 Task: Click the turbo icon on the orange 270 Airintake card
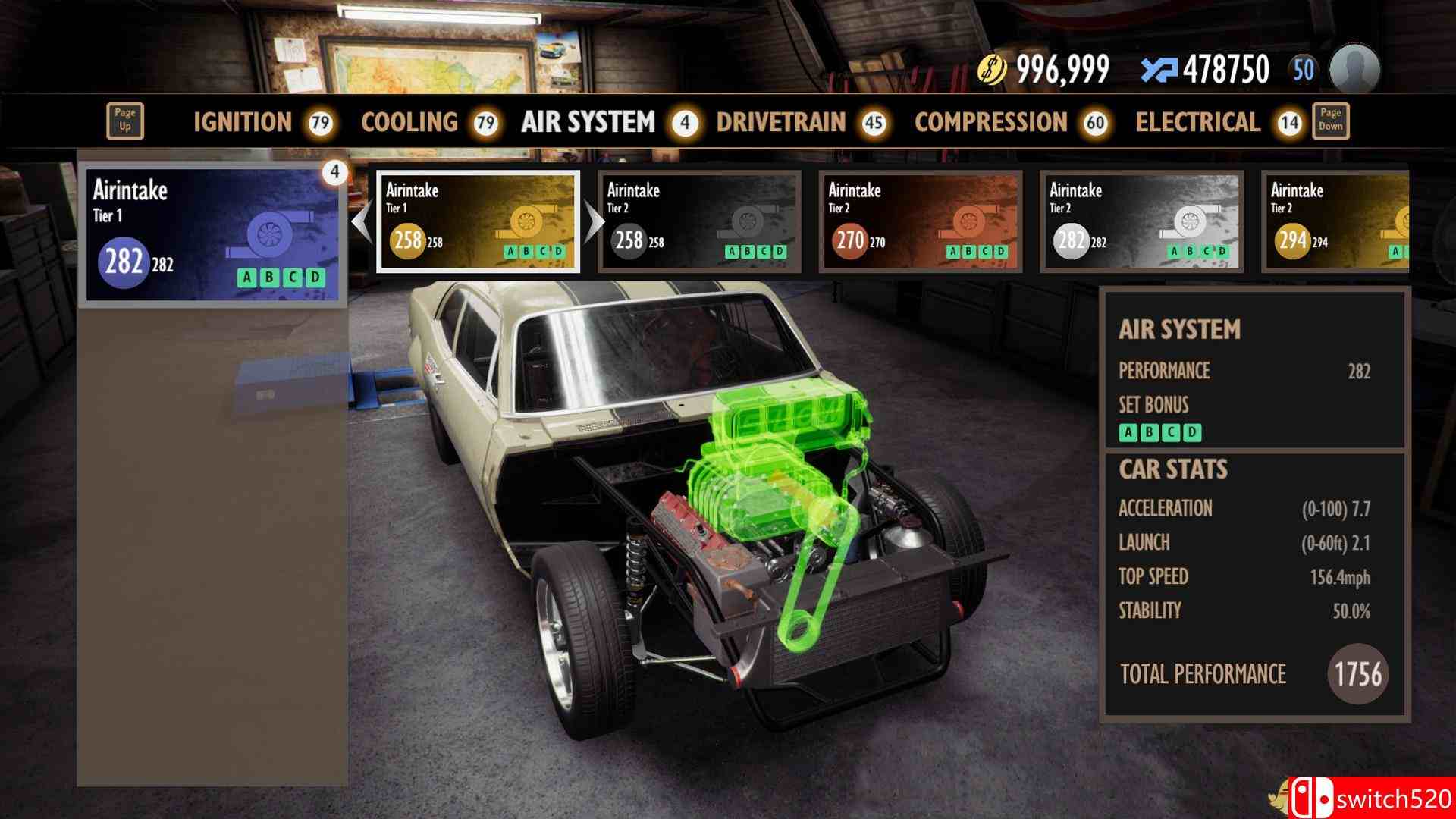[969, 220]
